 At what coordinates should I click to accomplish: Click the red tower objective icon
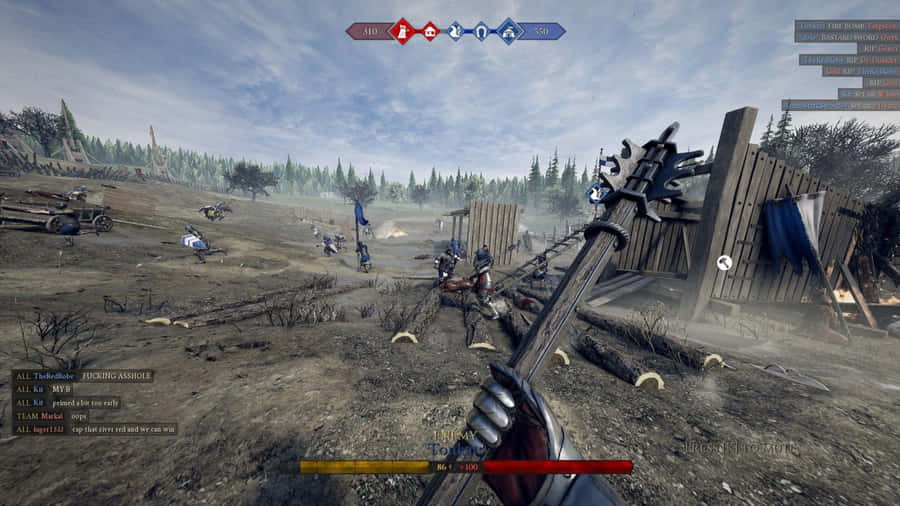[402, 31]
